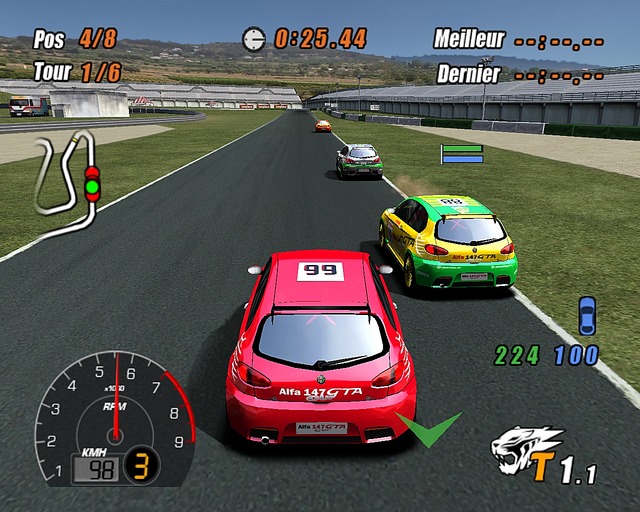Click the clock icon beside the race timer
The height and width of the screenshot is (512, 640).
254,39
